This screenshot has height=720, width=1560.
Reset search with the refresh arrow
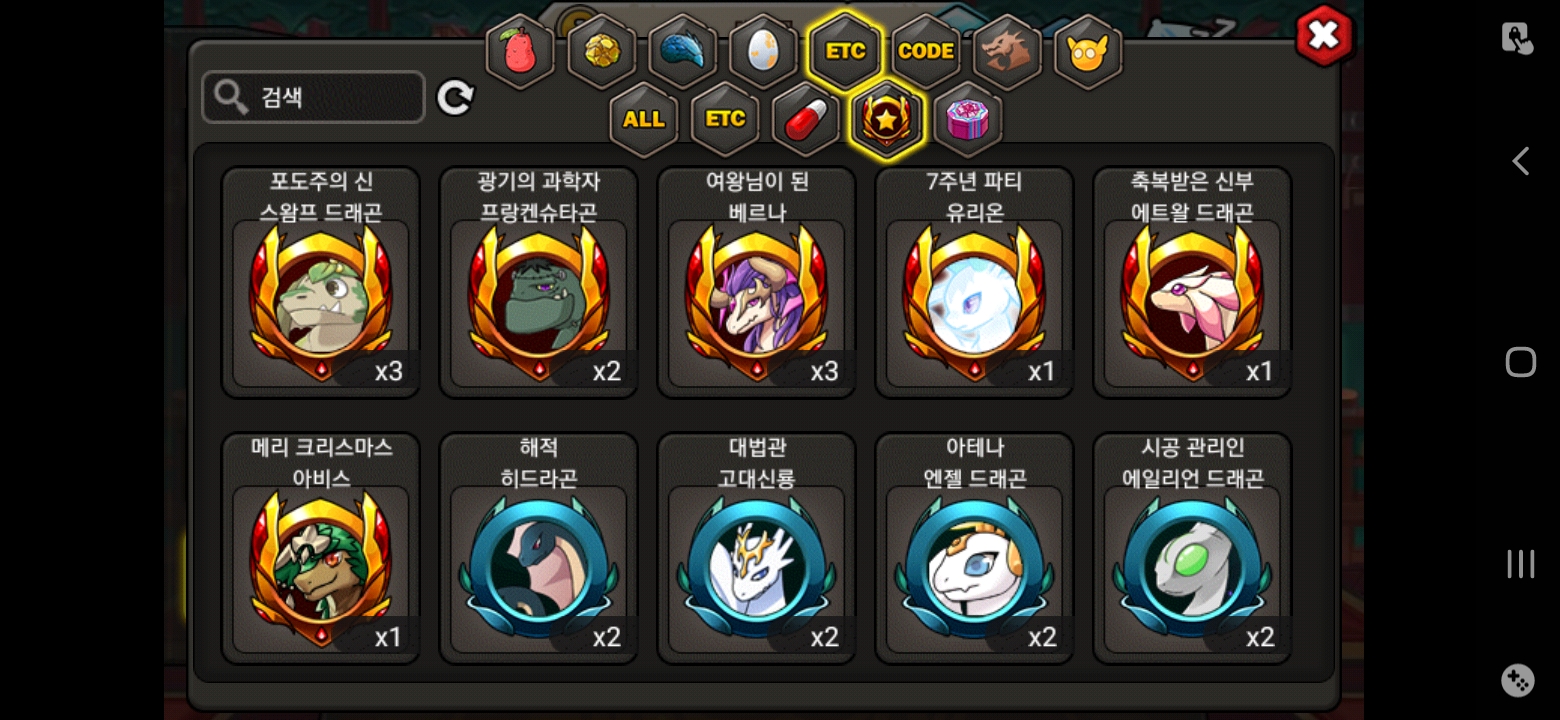[x=455, y=98]
